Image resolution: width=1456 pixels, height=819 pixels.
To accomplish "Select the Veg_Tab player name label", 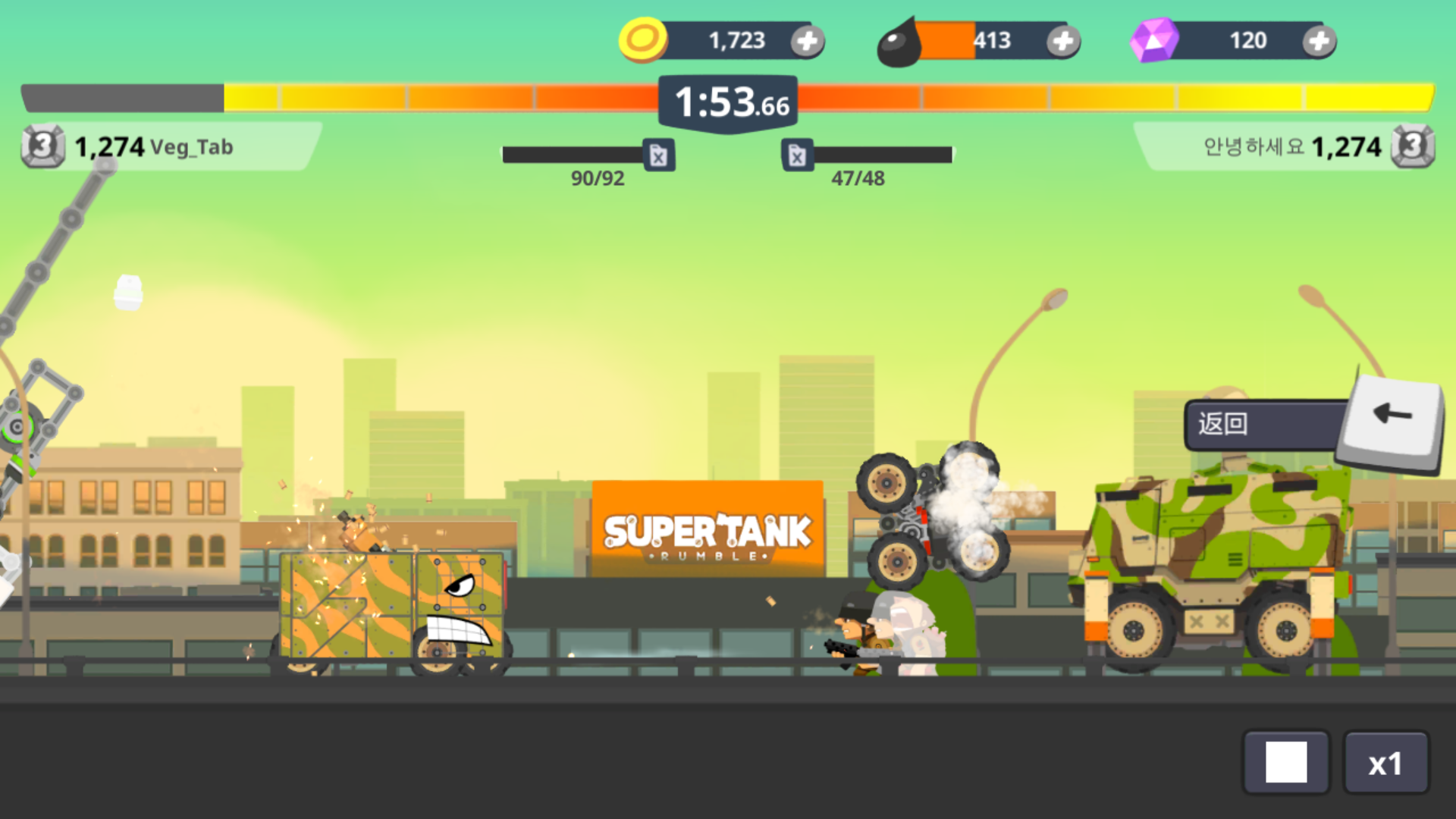I will tap(192, 148).
